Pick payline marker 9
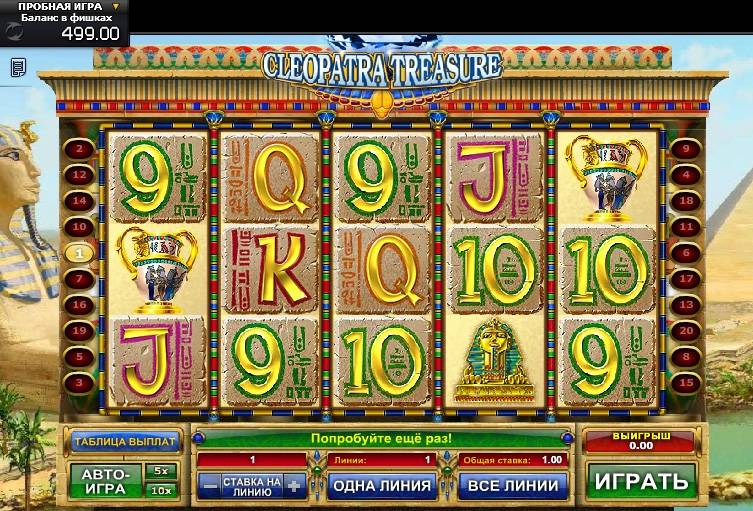The image size is (753, 511). 685,150
